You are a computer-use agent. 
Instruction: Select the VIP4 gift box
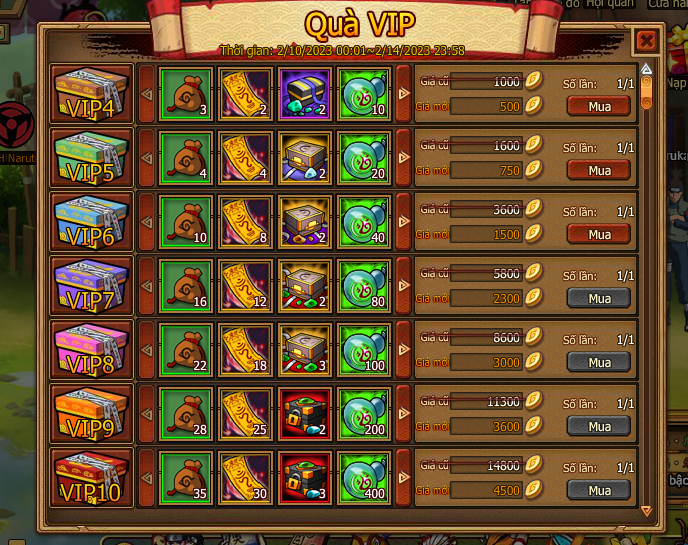pos(92,94)
